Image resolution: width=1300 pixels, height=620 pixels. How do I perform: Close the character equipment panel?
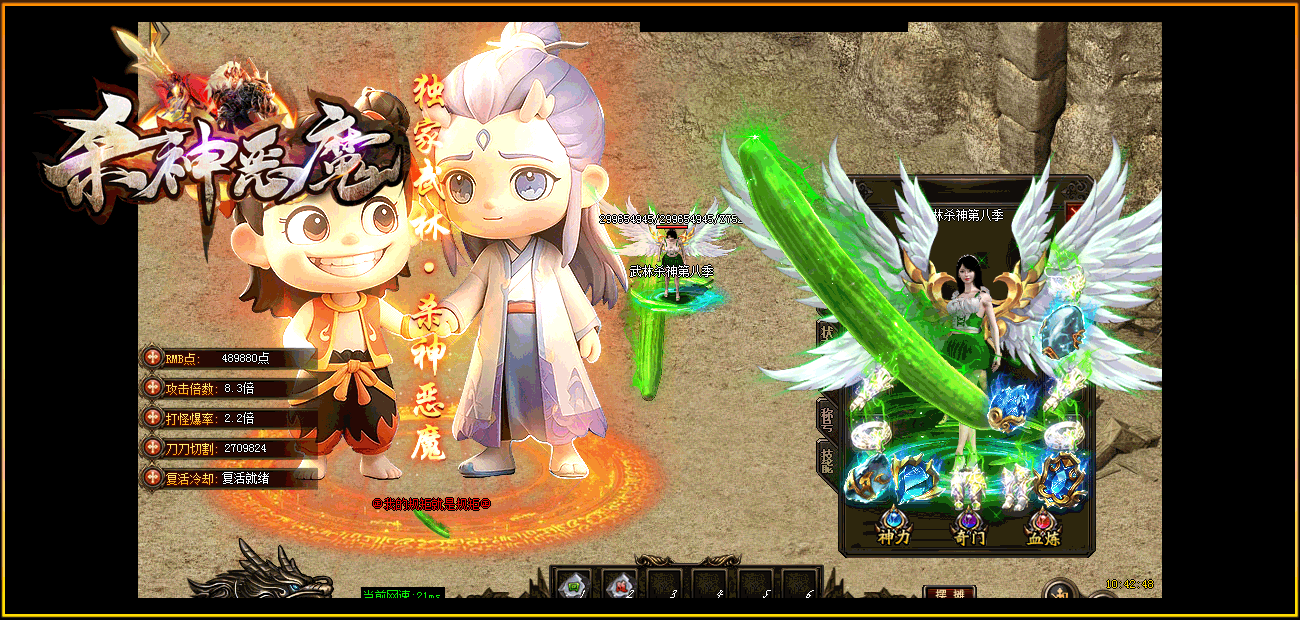[1074, 212]
